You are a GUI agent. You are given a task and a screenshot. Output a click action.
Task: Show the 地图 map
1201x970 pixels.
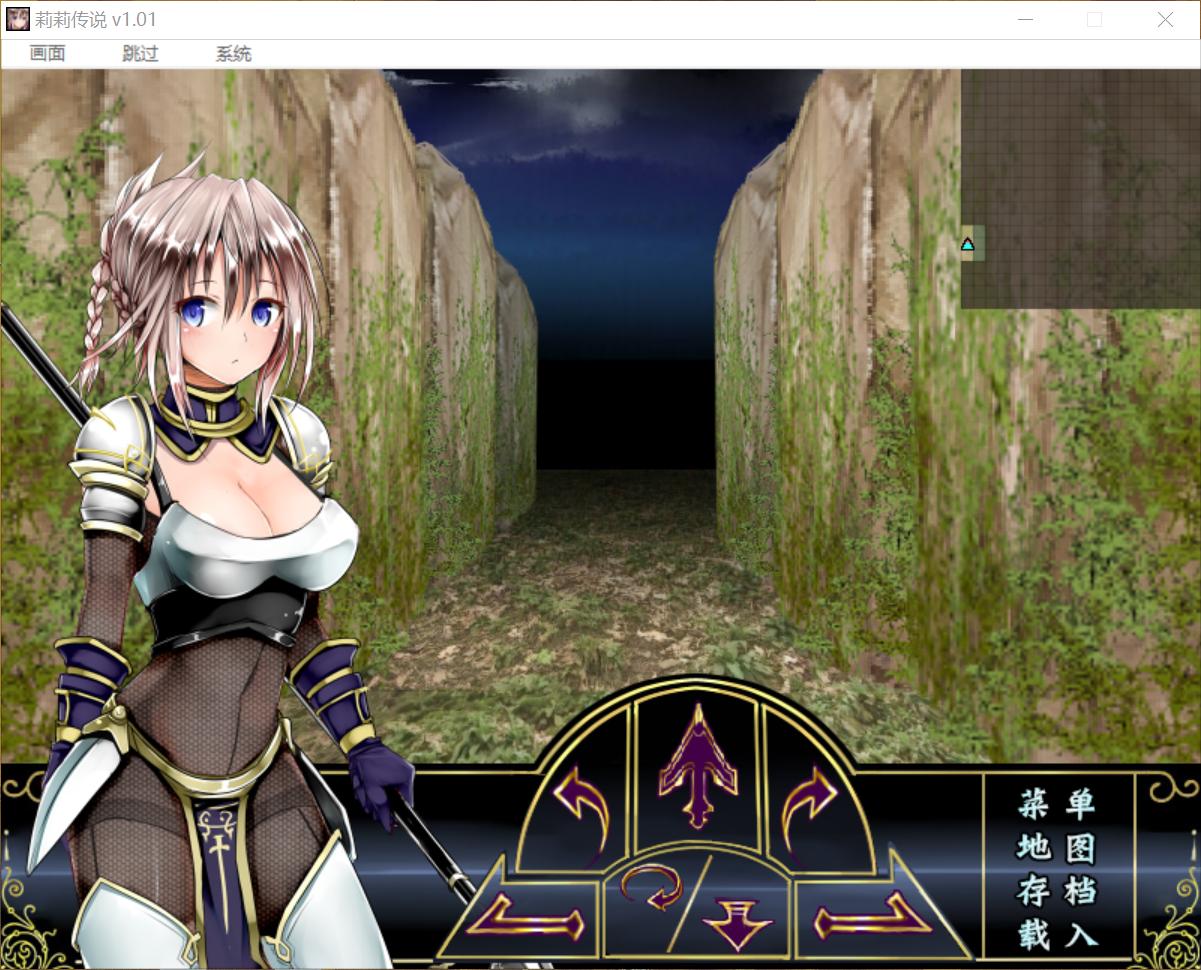click(x=1057, y=848)
